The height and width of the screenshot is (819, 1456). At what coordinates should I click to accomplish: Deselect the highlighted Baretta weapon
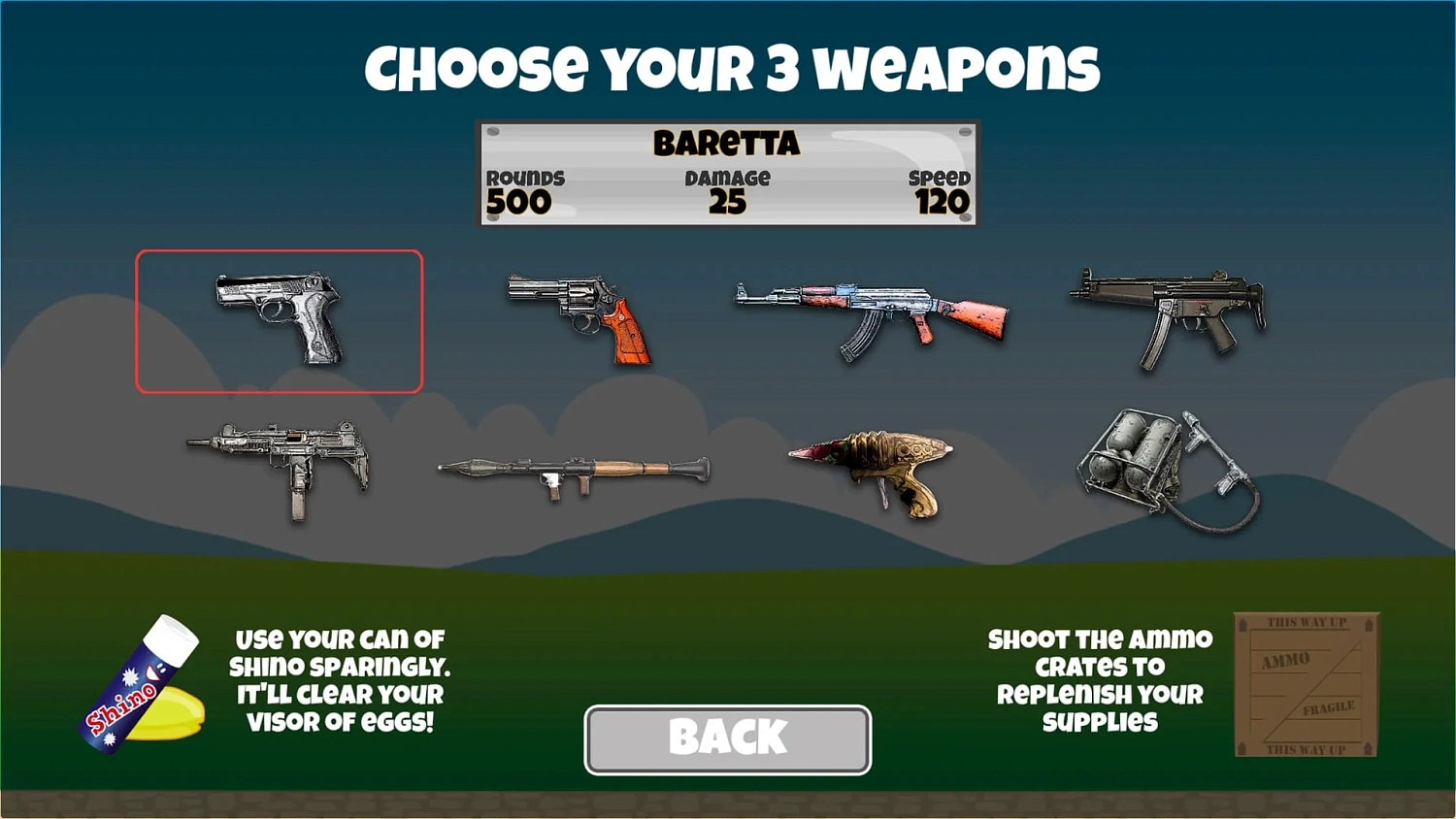280,320
